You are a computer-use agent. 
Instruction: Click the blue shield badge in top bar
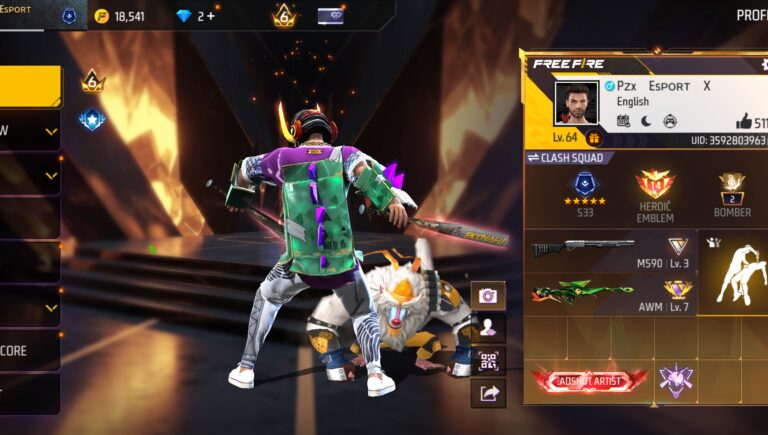[x=69, y=16]
